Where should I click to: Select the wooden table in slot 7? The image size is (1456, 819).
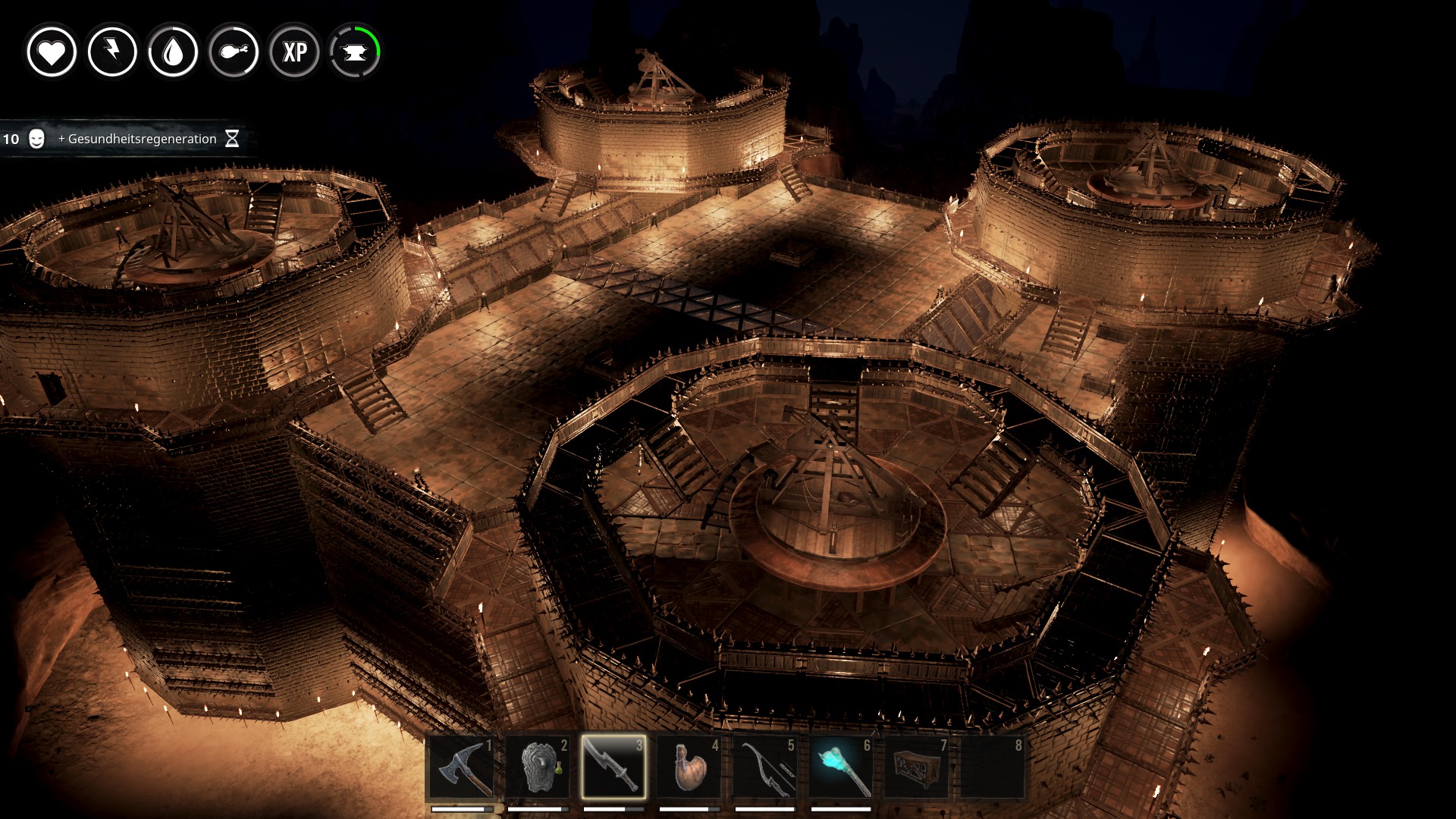coord(917,767)
